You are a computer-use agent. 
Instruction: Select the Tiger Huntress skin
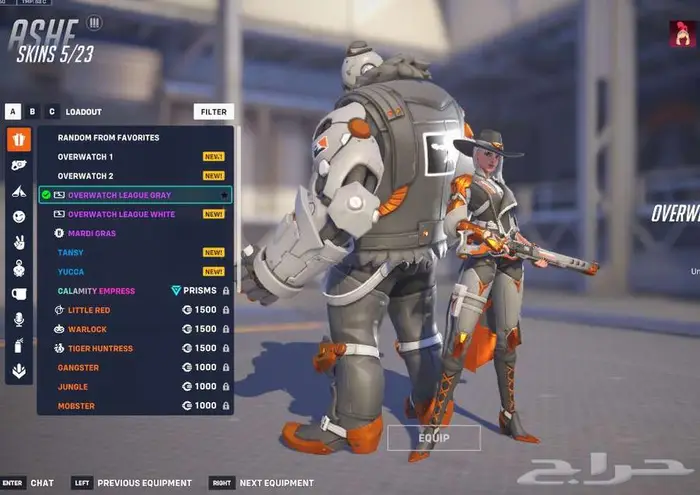(100, 348)
